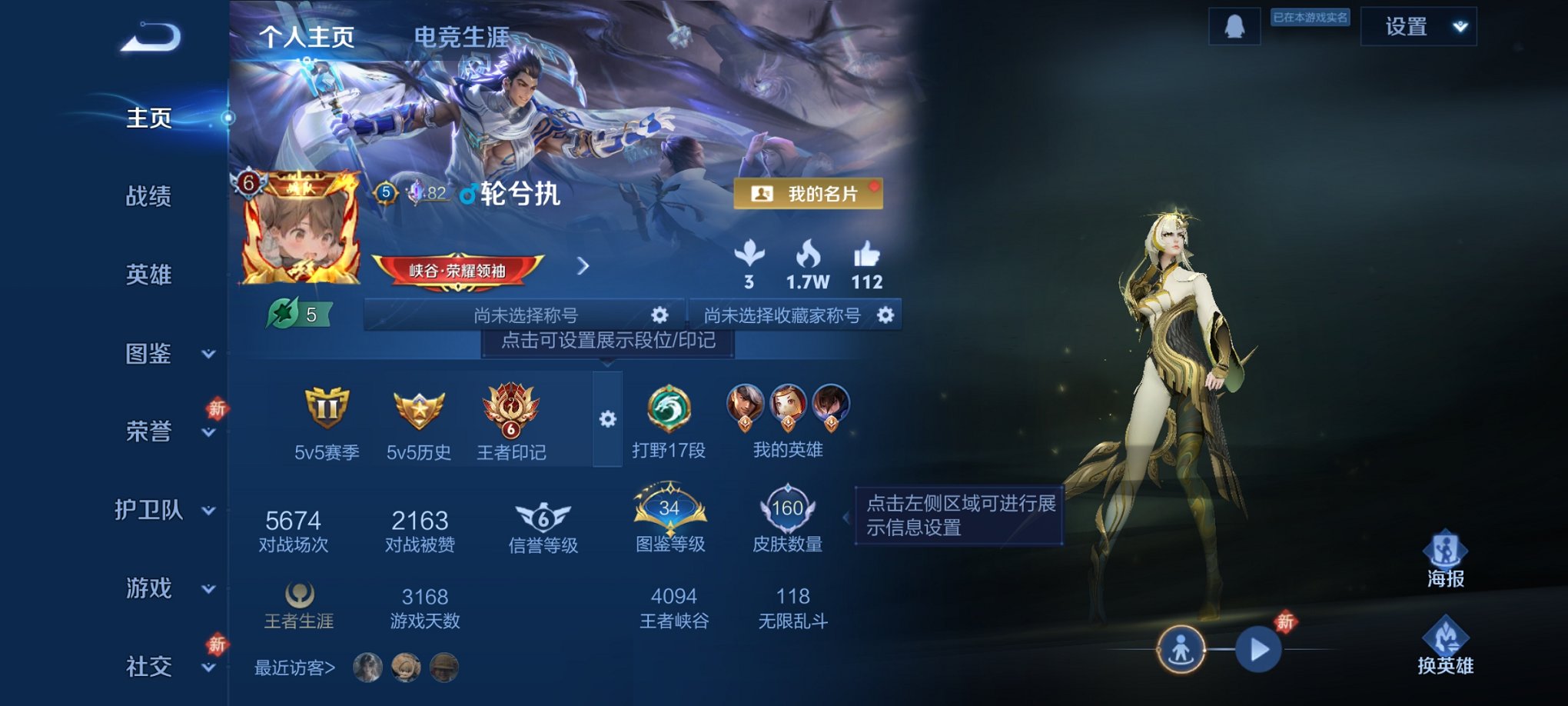Expand the 设置 dropdown arrow
The image size is (1568, 706).
coord(1457,26)
